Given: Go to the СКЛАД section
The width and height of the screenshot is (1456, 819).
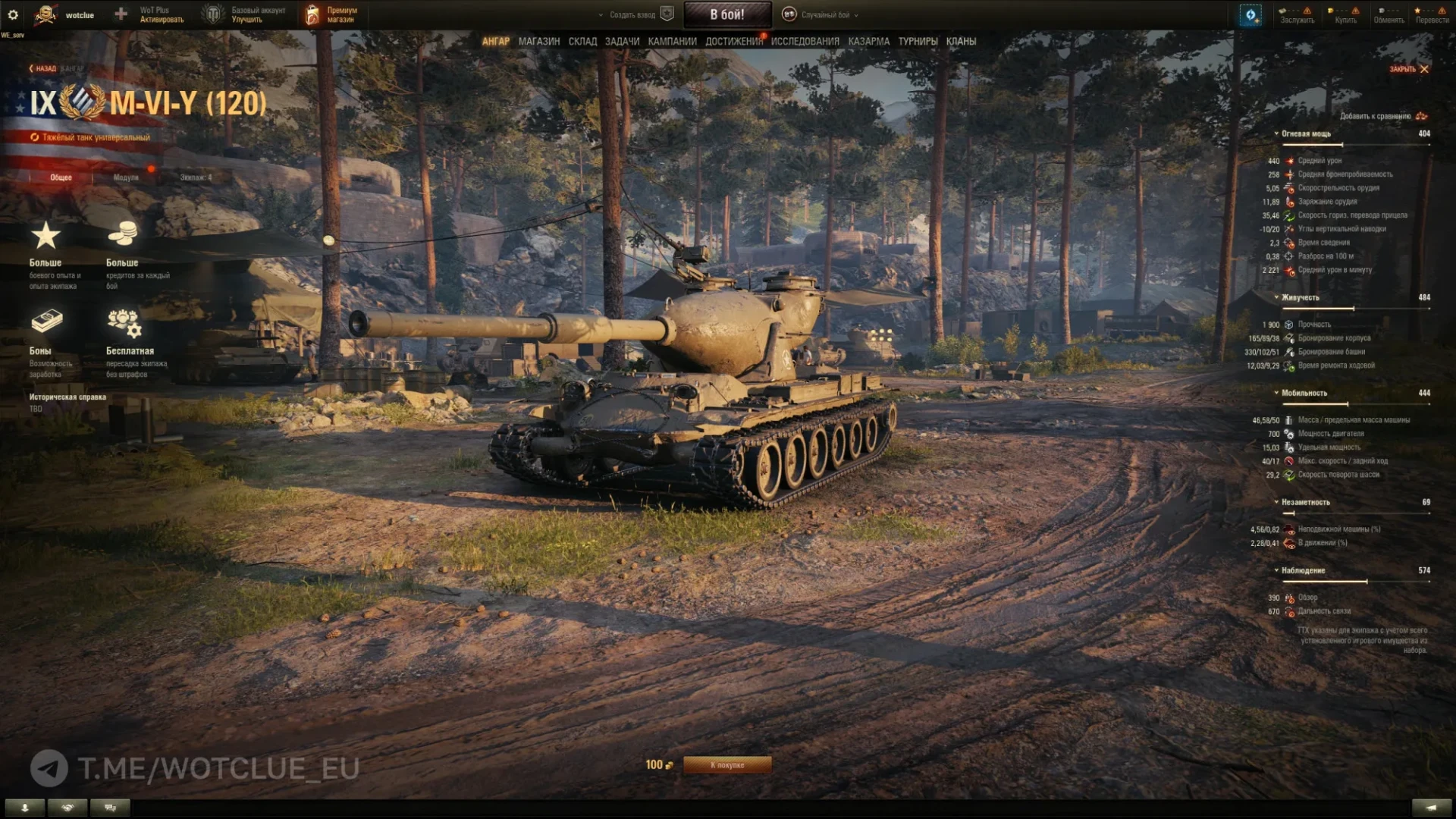Looking at the screenshot, I should (x=582, y=42).
